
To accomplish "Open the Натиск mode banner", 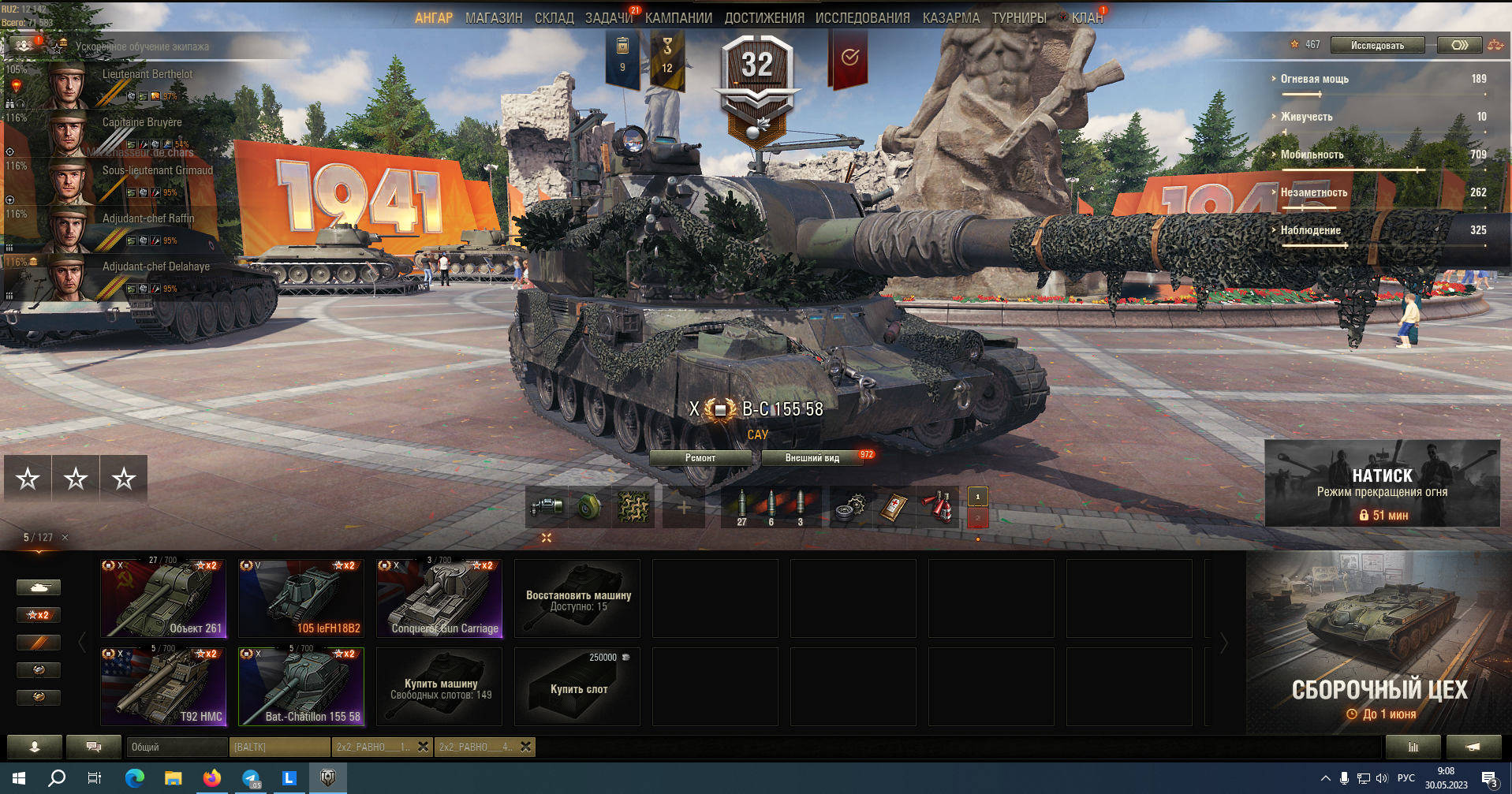I will 1382,483.
